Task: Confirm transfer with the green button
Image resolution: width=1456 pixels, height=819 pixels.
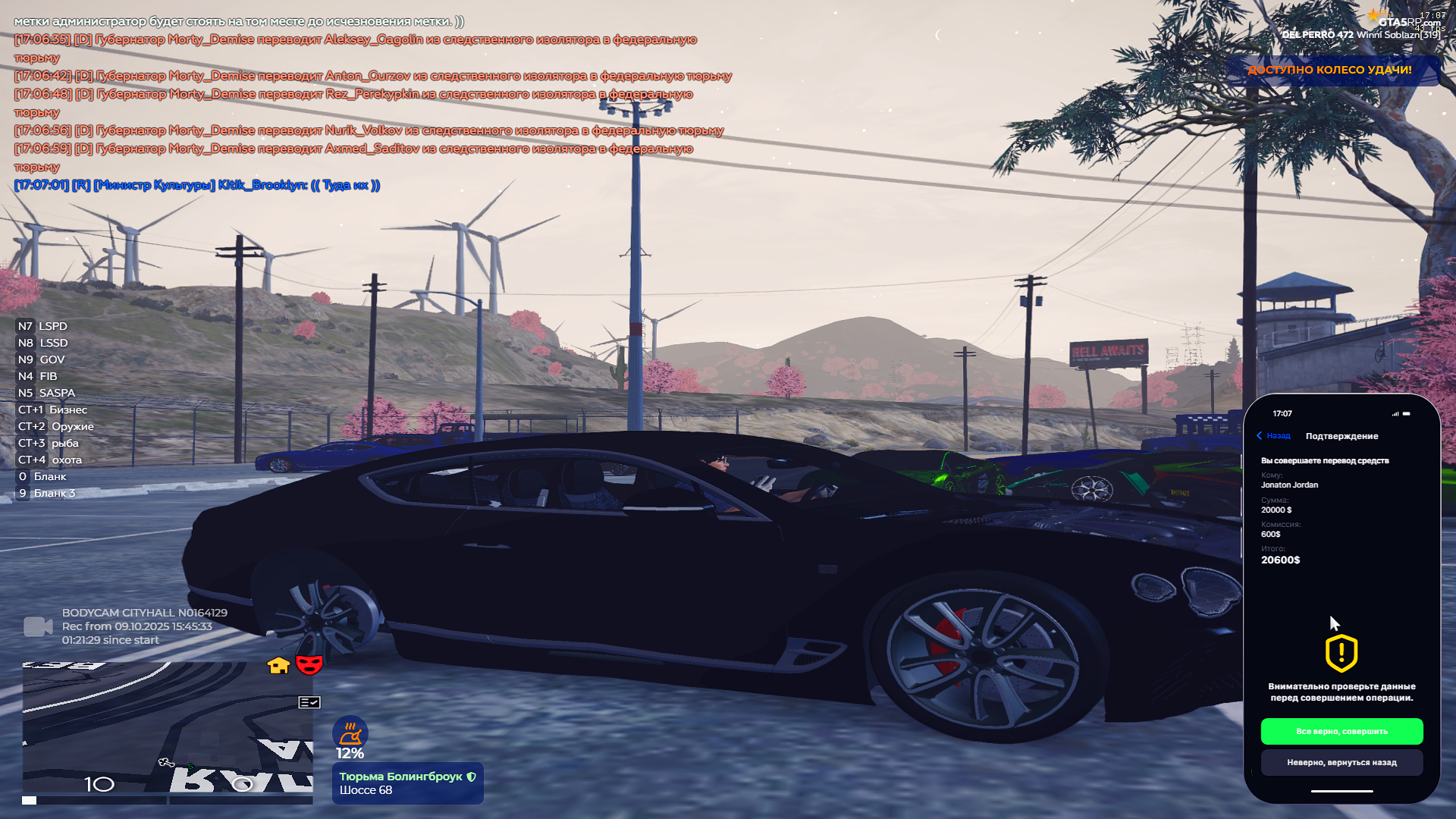Action: click(x=1341, y=731)
